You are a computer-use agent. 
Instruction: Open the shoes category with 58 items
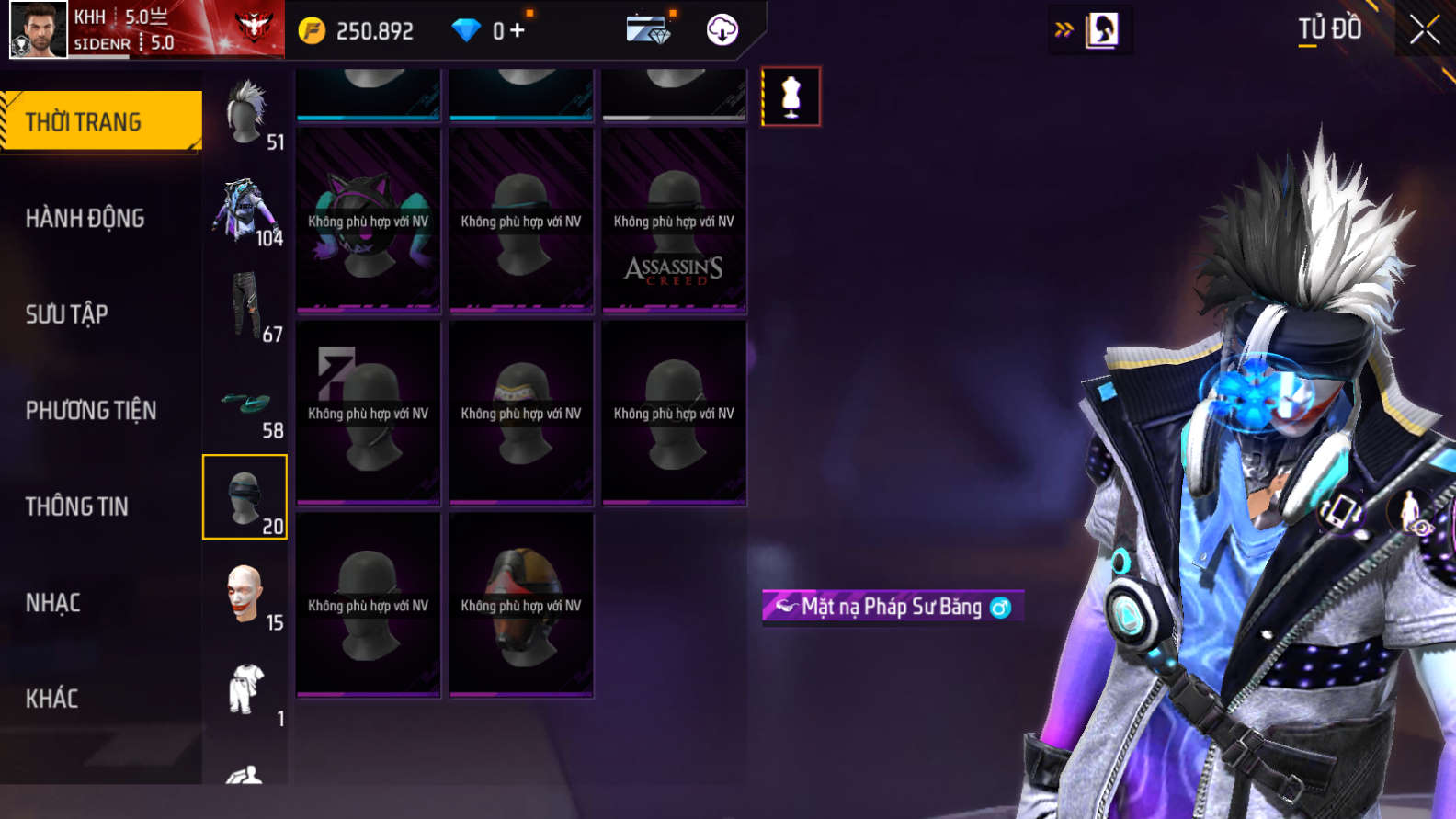245,404
